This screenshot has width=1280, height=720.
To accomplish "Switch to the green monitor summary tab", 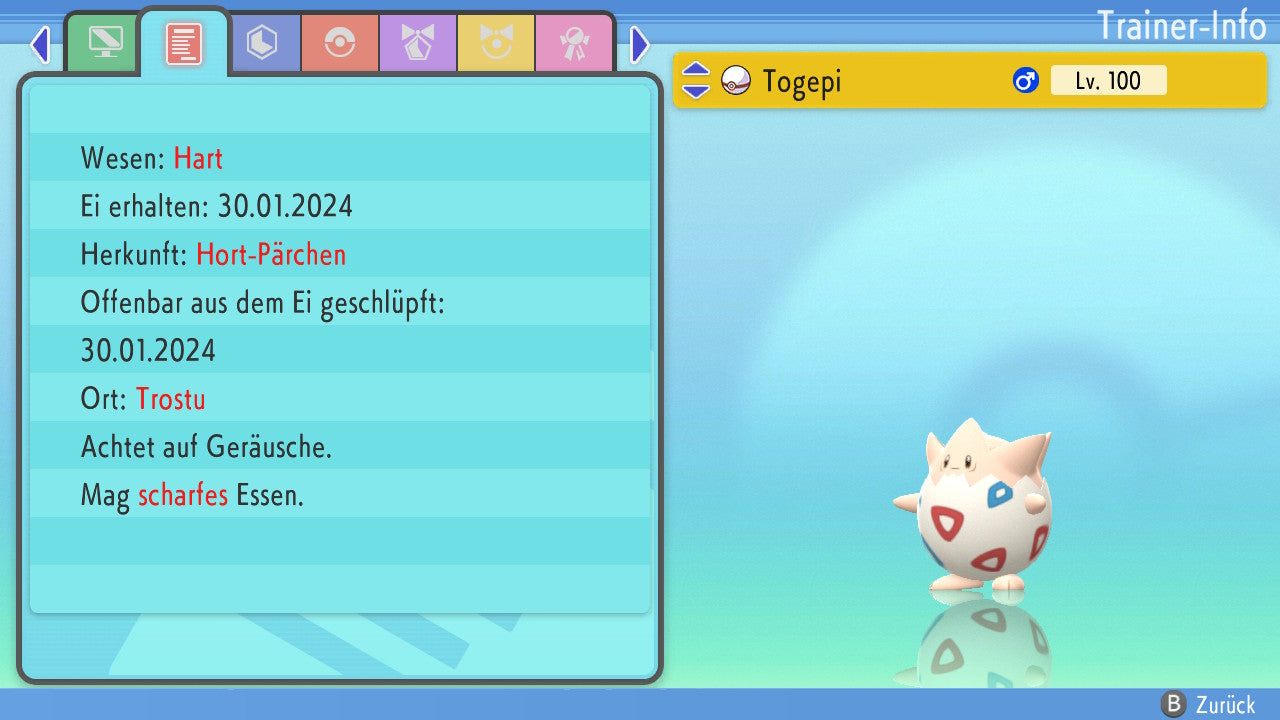I will pos(105,43).
